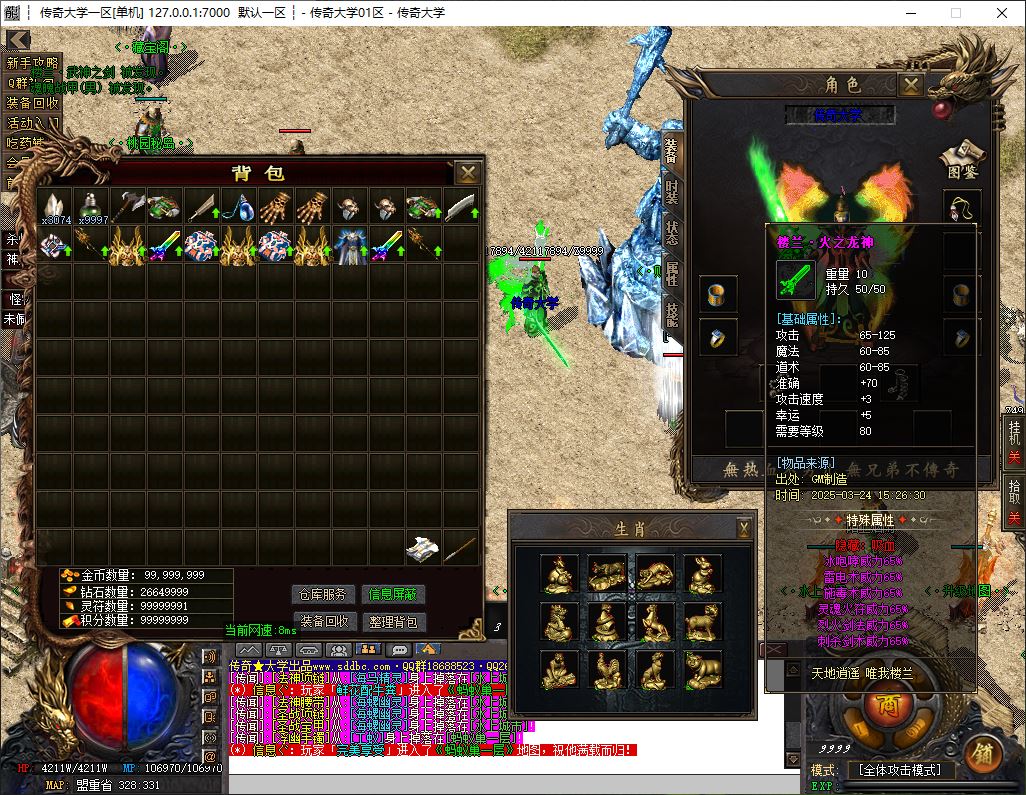Open the 图鉴 codex scroll
The height and width of the screenshot is (795, 1026).
pos(961,157)
